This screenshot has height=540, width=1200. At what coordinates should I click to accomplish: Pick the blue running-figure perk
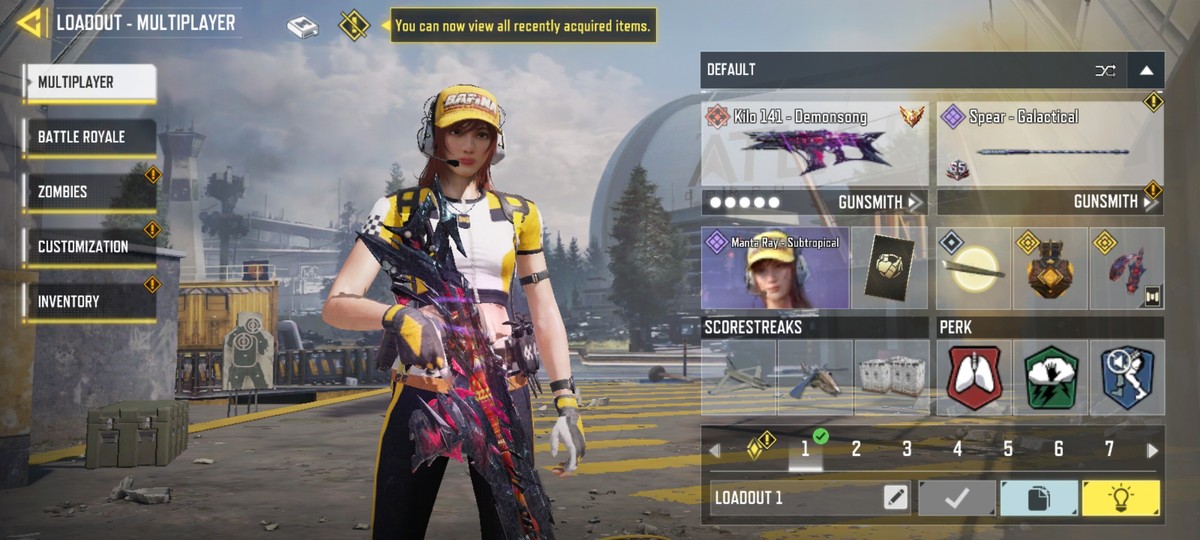coord(1127,377)
